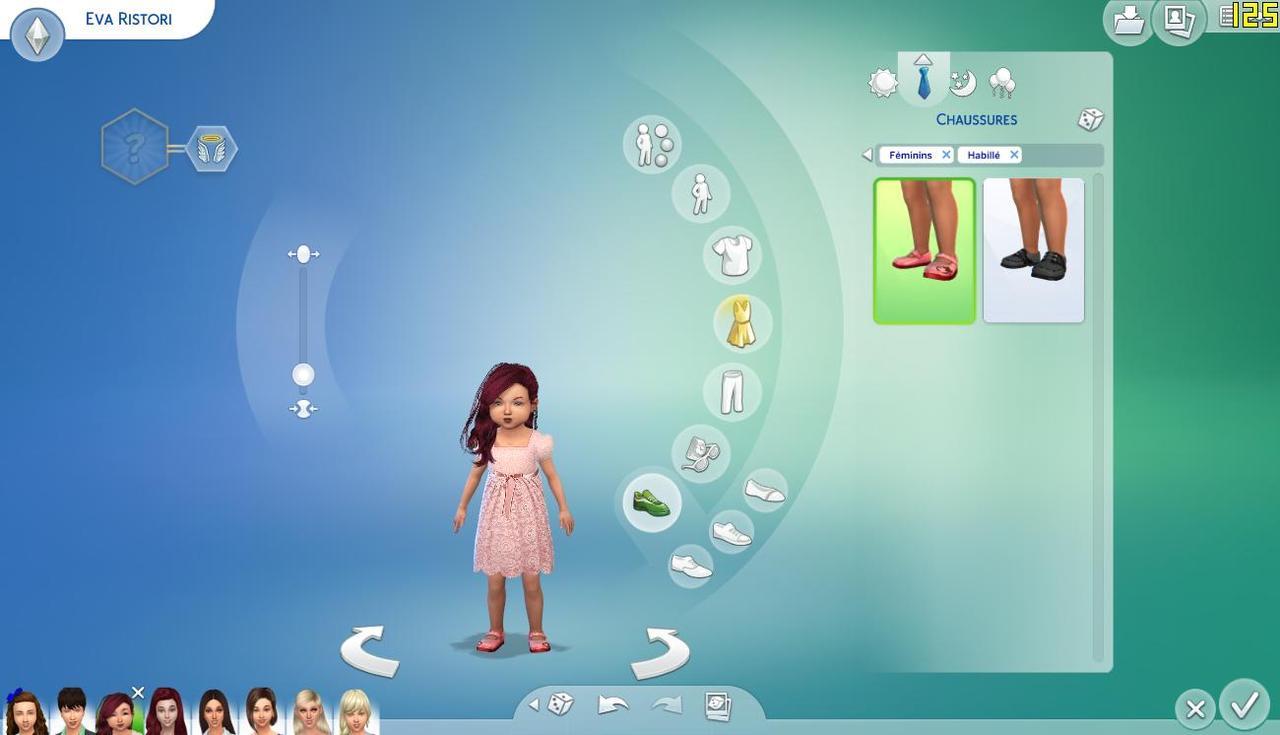Open the aspiration question mark hexagon
1280x735 pixels.
point(135,147)
